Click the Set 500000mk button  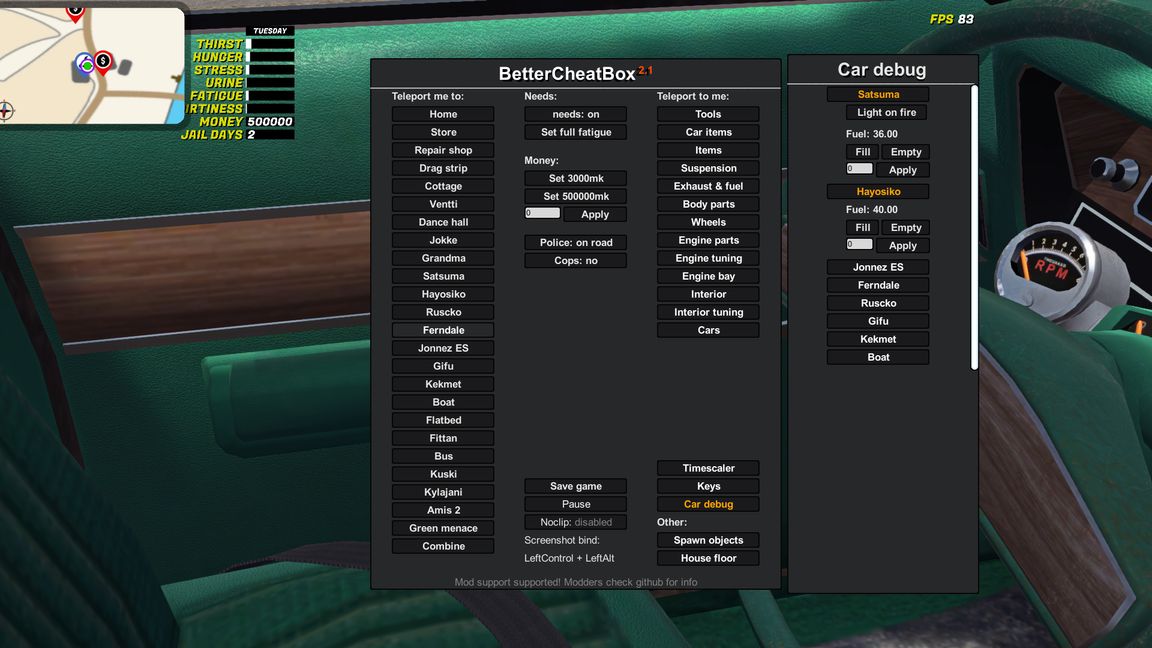tap(576, 196)
